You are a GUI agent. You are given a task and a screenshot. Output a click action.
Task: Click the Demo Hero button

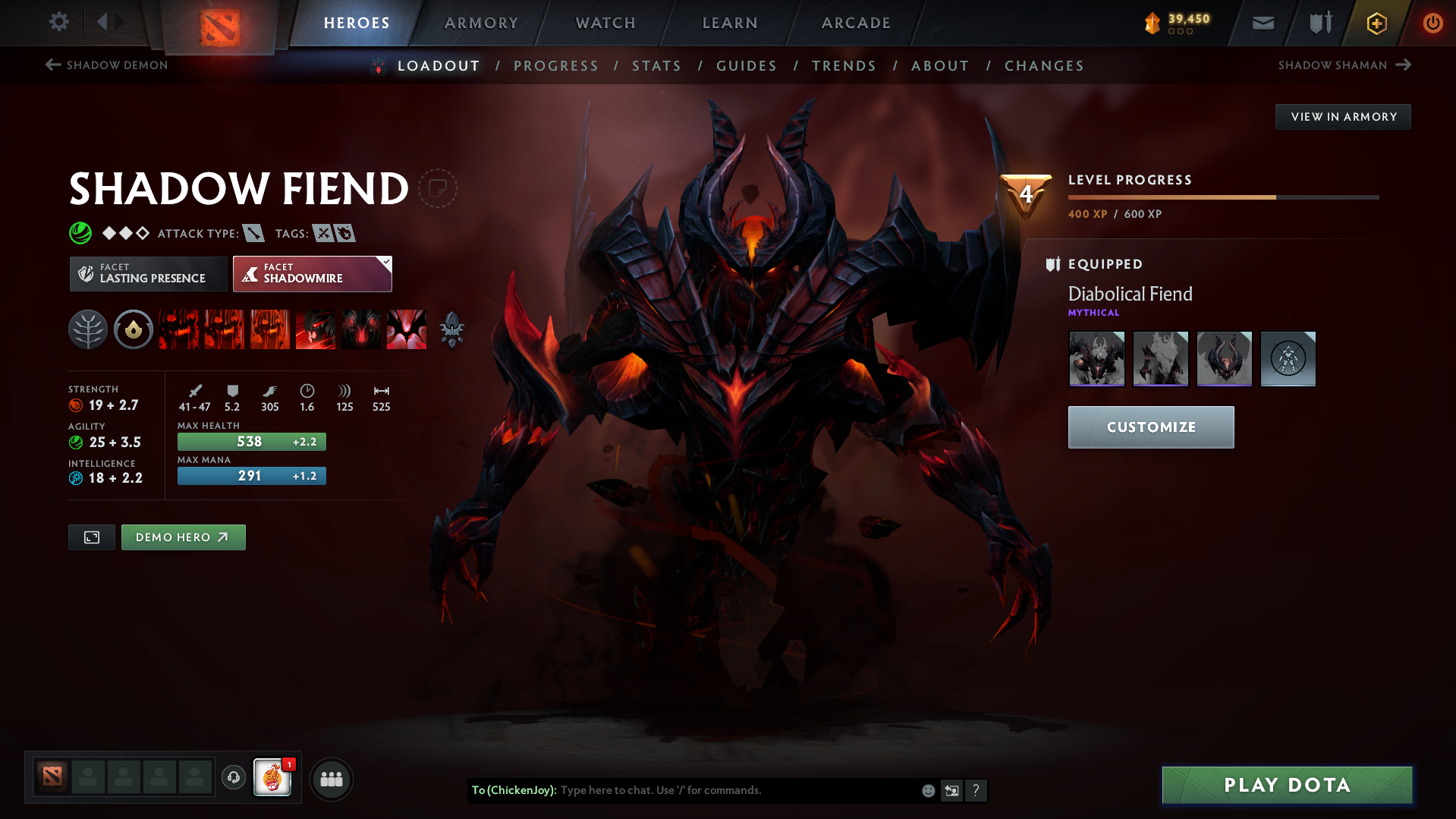coord(183,537)
